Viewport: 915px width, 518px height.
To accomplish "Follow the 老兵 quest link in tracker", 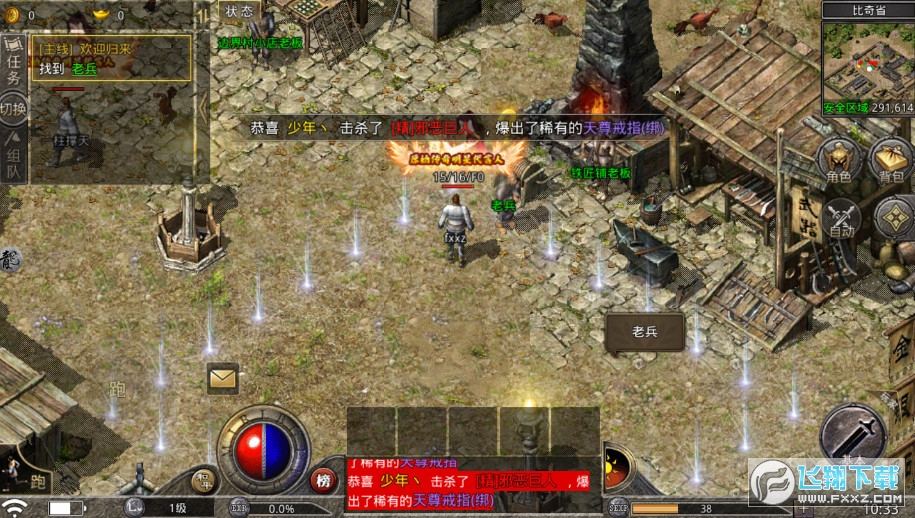I will point(84,69).
